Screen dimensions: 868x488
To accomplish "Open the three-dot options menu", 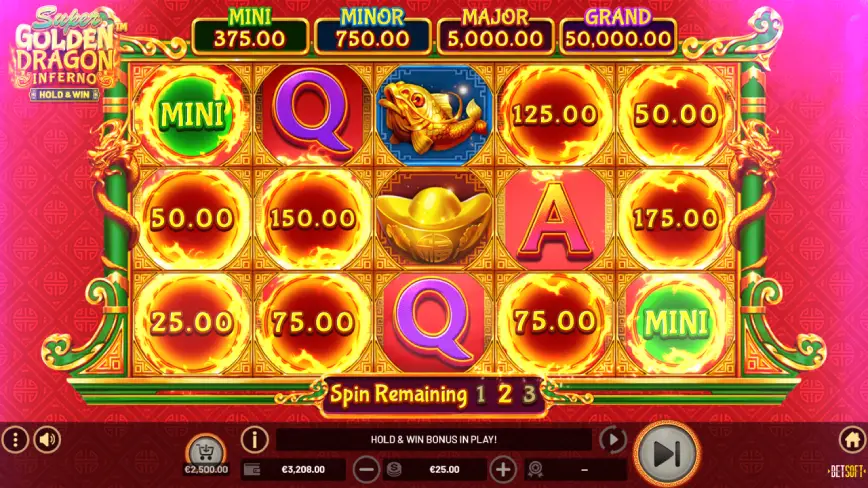I will tap(14, 439).
